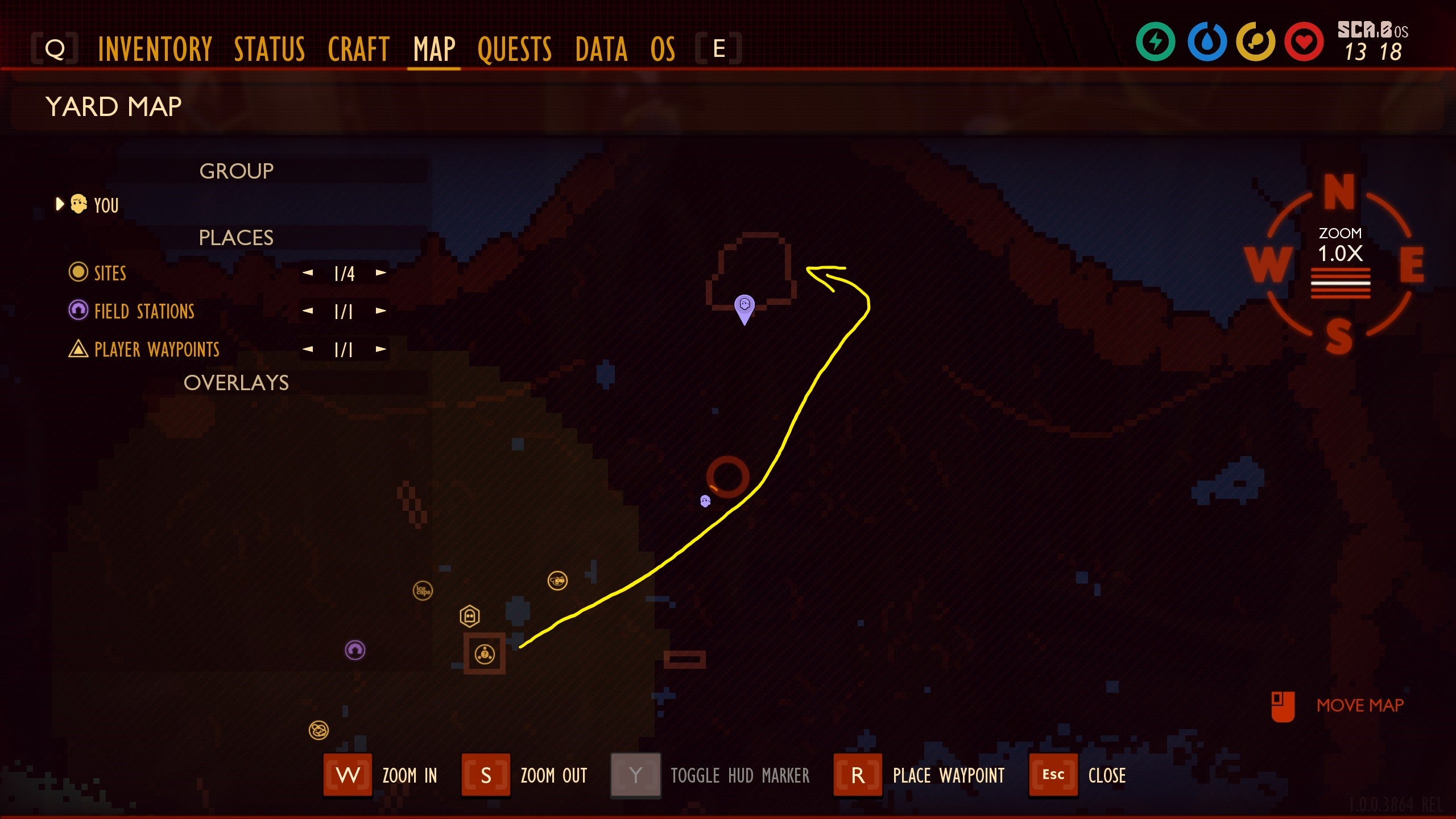
Task: Show next Player Waypoints entry
Action: point(381,349)
